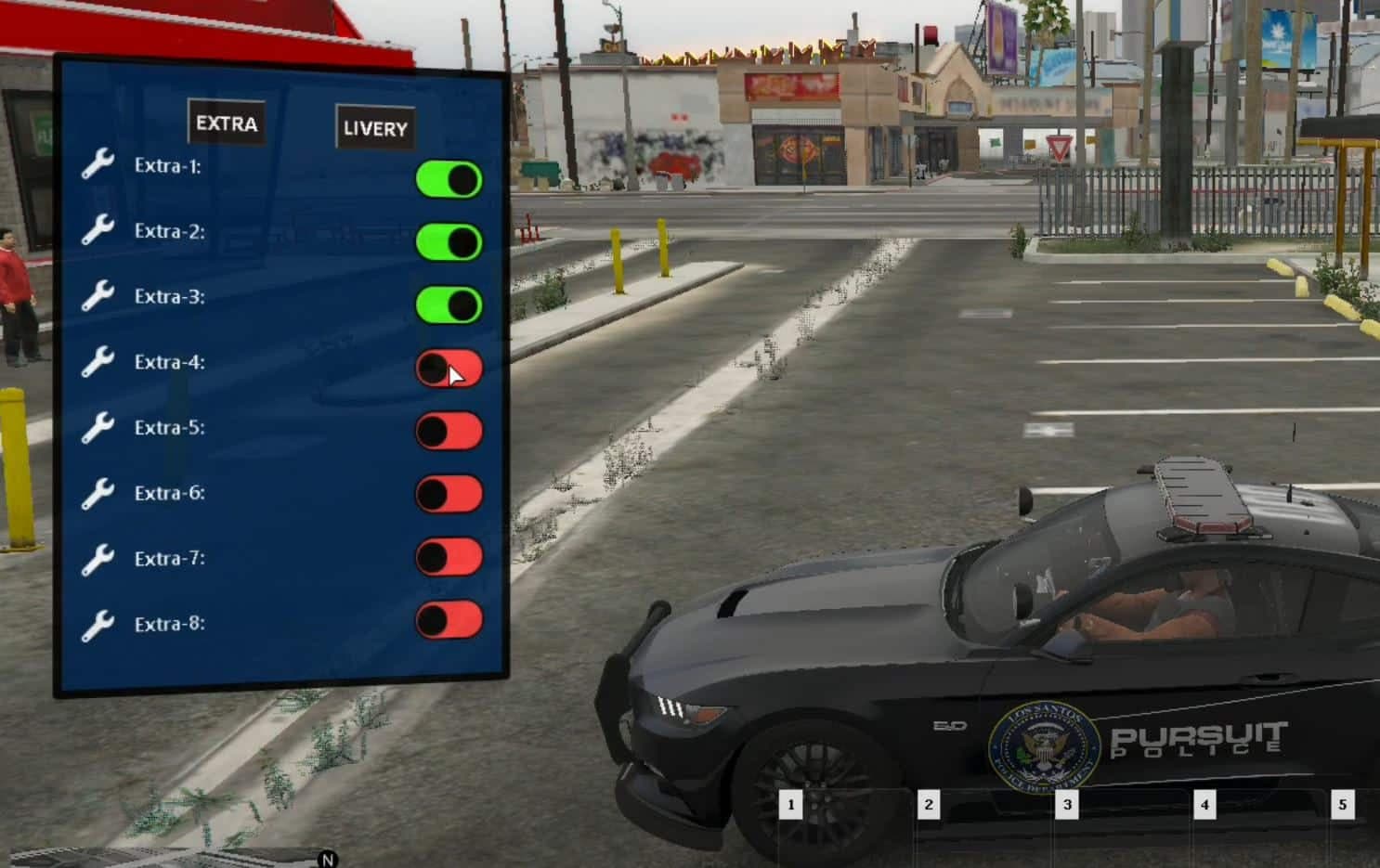Select hotbar slot 1

[792, 805]
